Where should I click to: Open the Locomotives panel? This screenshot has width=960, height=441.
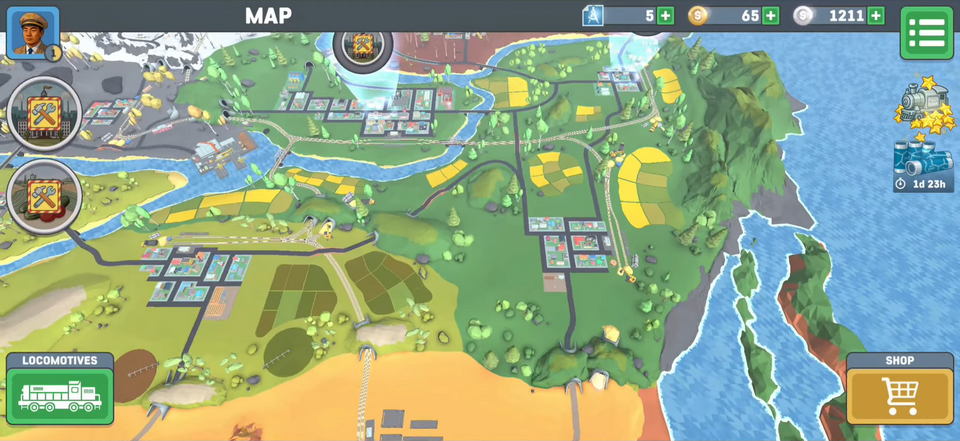(60, 390)
